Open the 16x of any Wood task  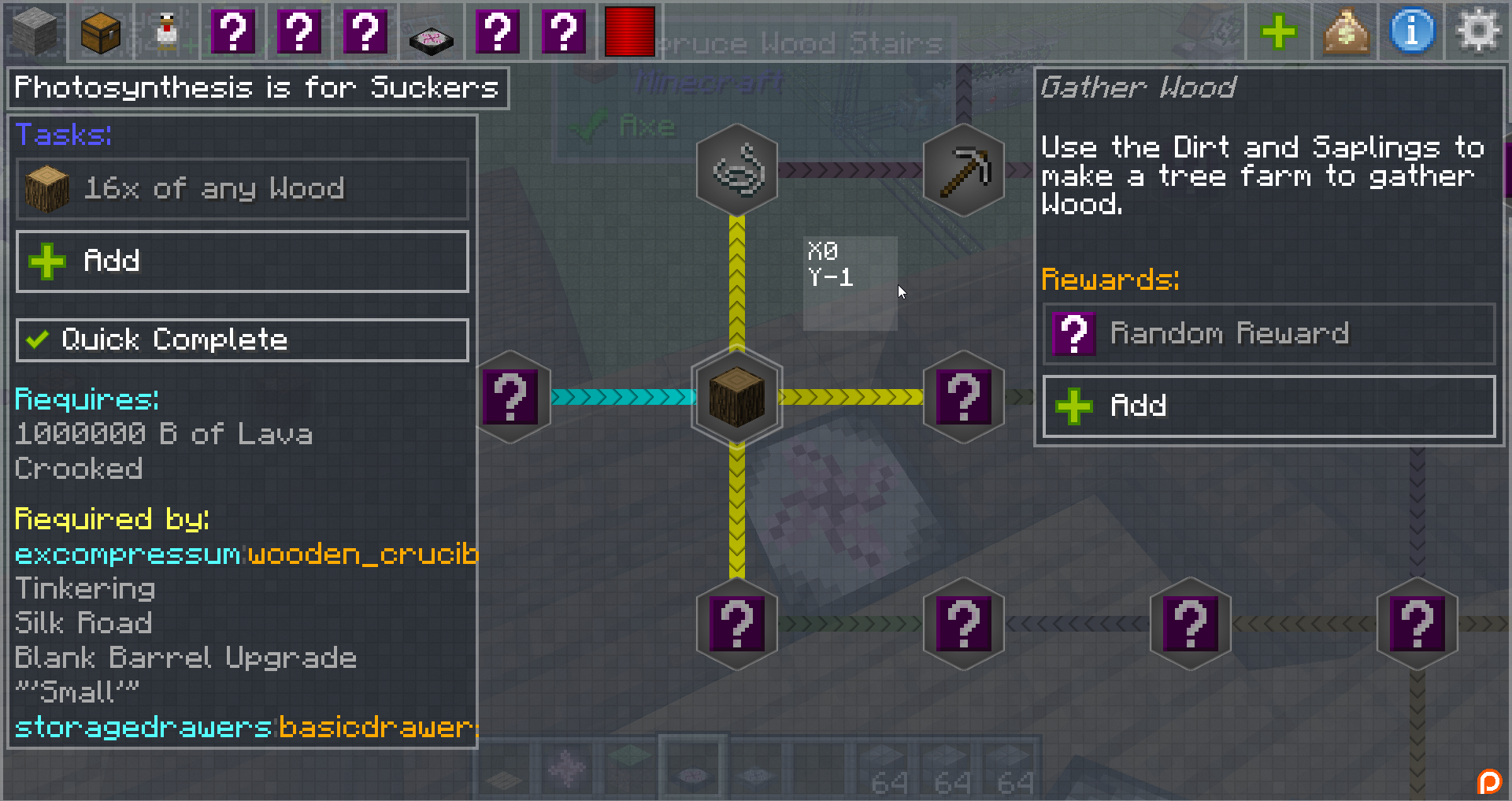(242, 189)
